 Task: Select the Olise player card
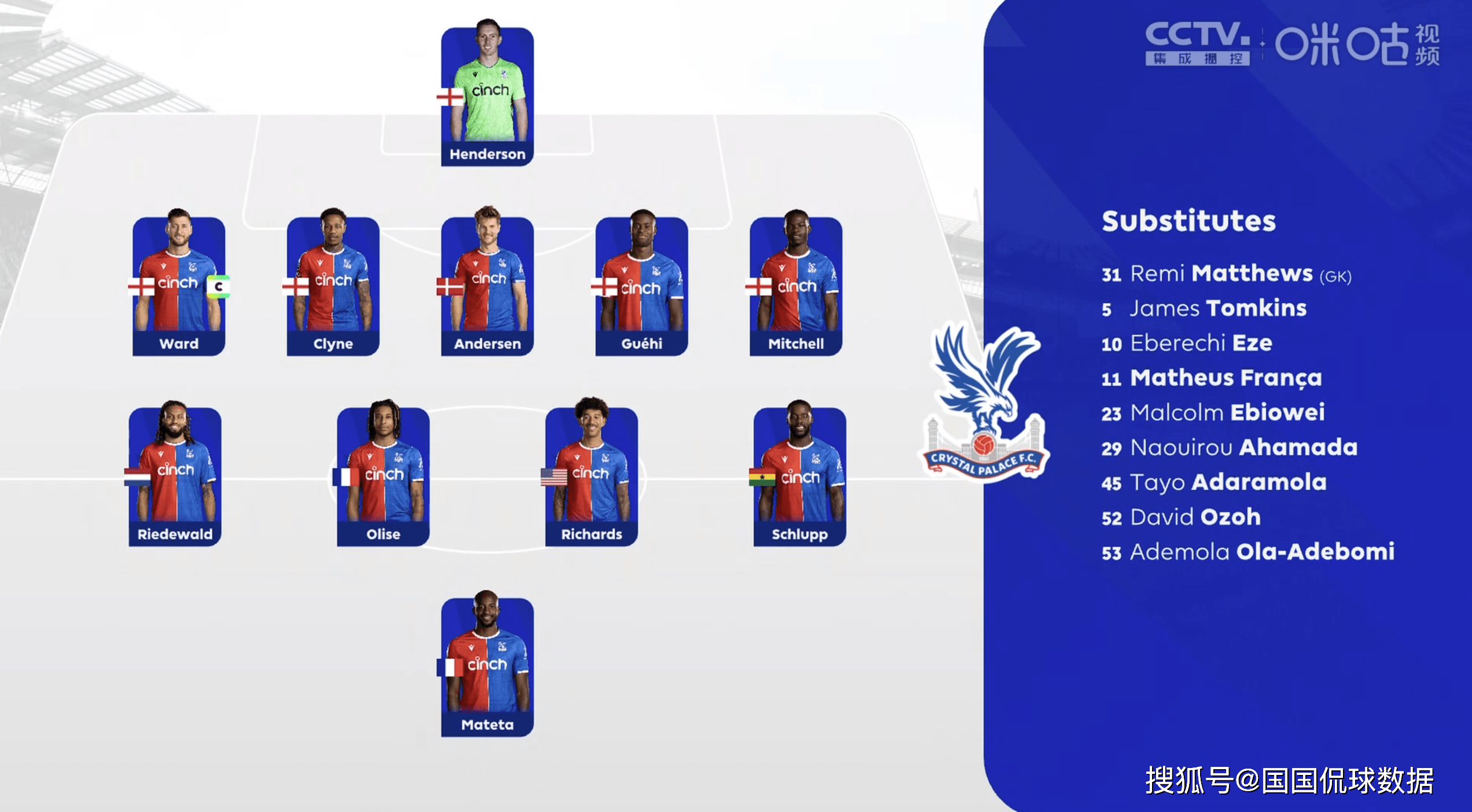coord(383,475)
